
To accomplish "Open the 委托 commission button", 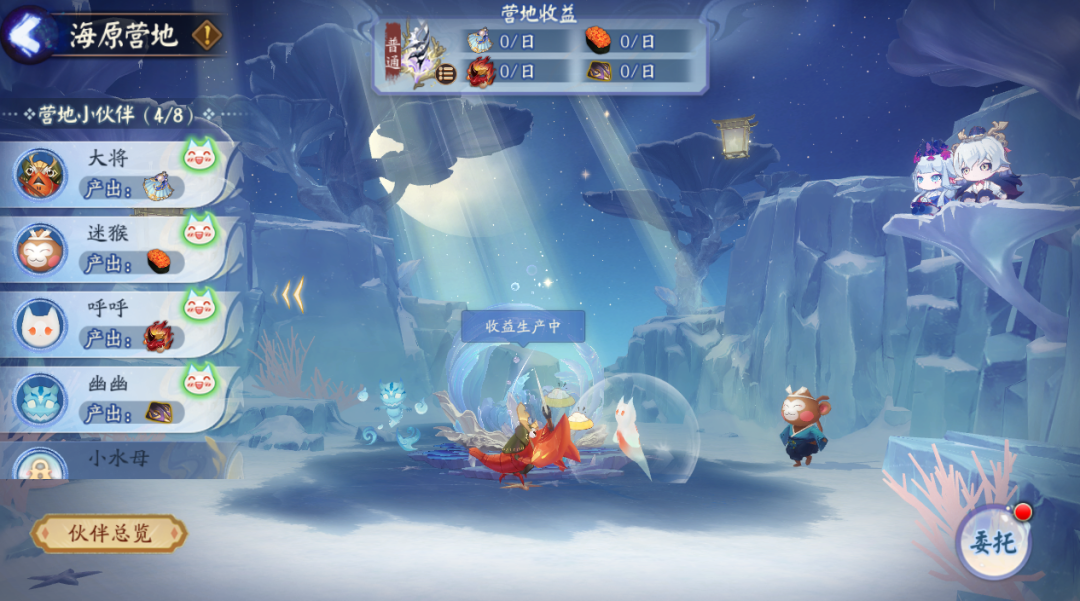I will click(992, 542).
